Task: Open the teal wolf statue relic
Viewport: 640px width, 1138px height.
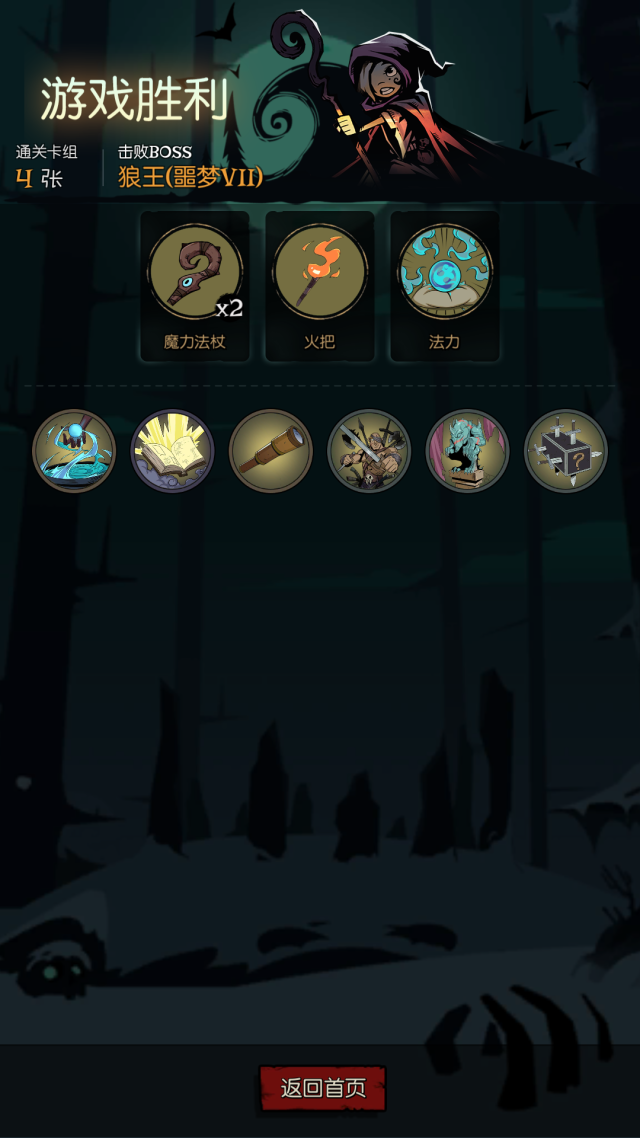Action: pos(467,451)
